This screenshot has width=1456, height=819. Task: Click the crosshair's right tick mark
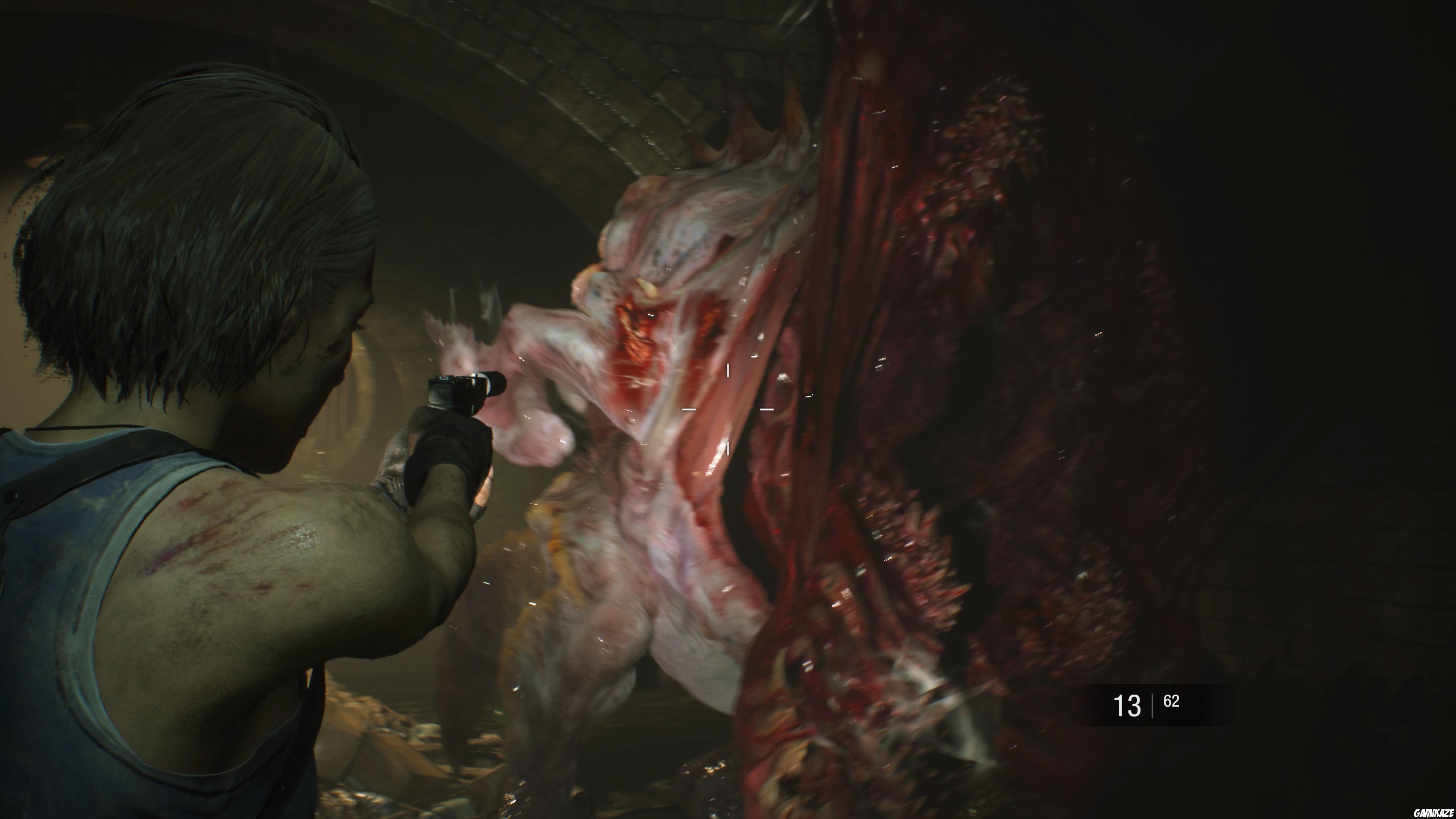[x=767, y=409]
